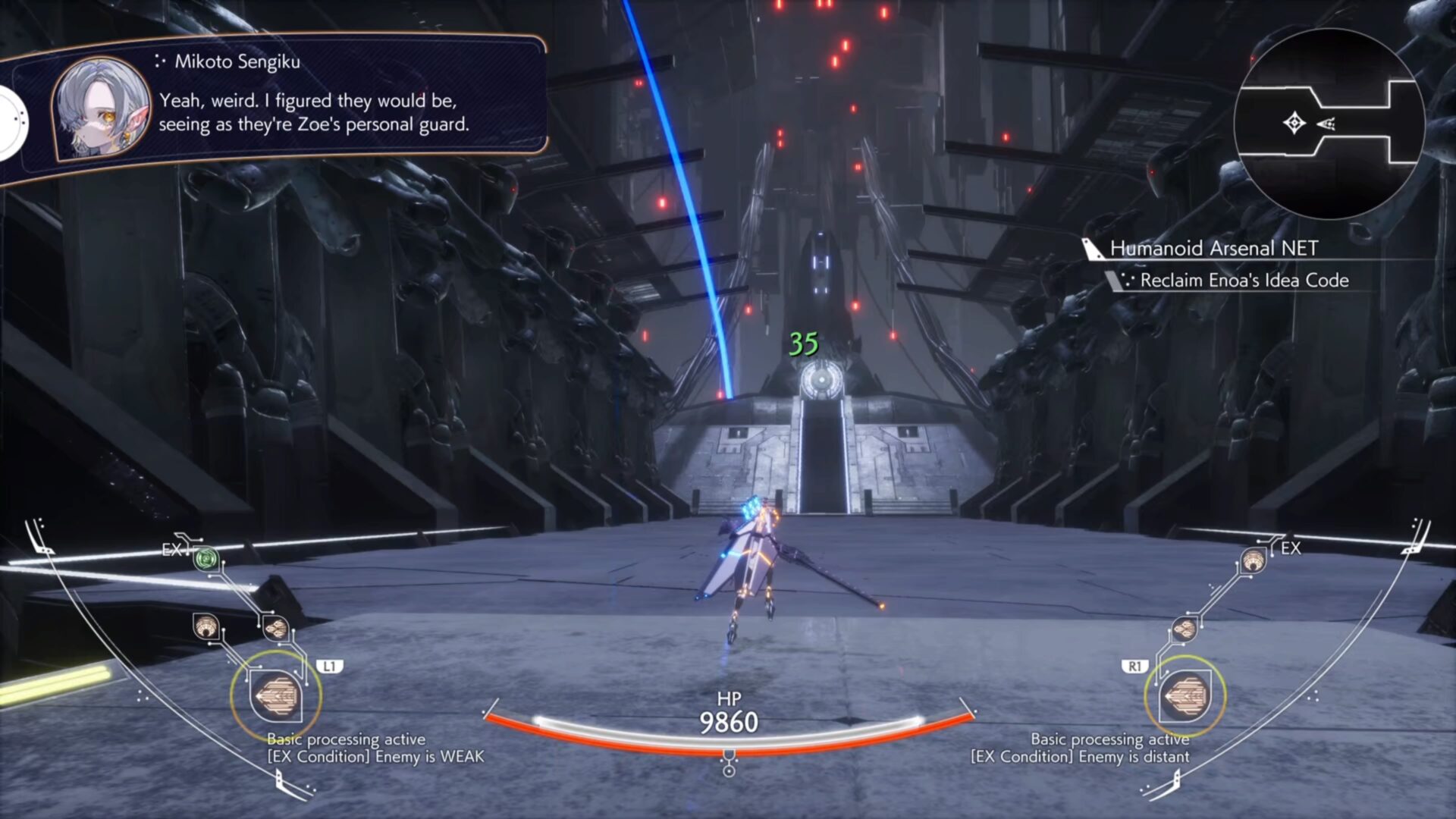Click Mikoto Sengiku's dialogue portrait

pyautogui.click(x=101, y=108)
